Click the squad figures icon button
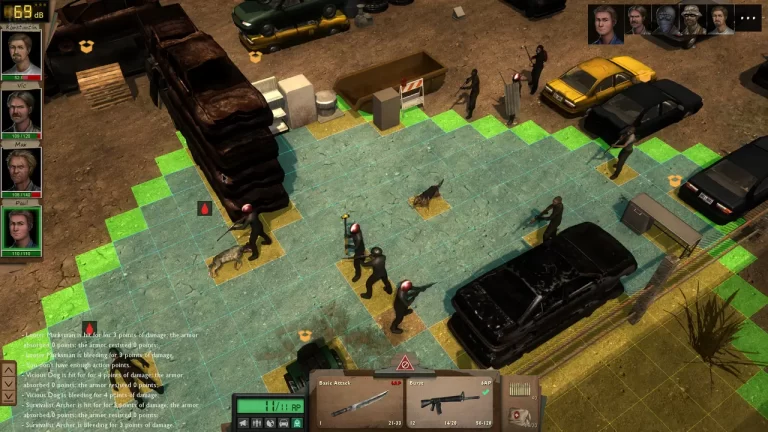This screenshot has width=768, height=432. point(258,423)
